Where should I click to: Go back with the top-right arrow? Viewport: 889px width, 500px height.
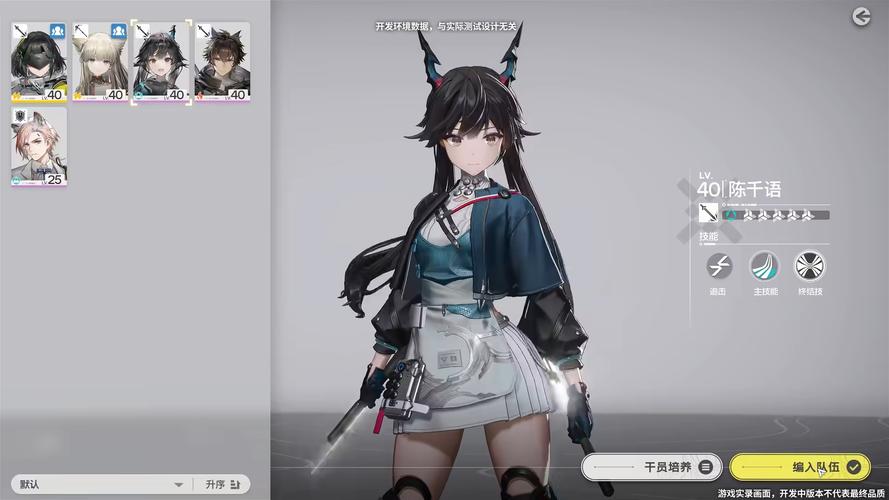click(861, 17)
